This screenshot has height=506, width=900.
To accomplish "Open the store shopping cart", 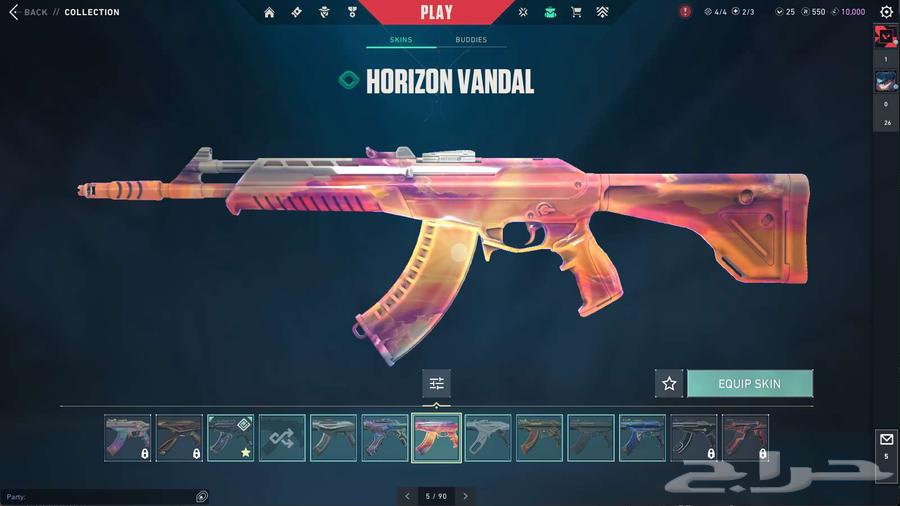I will [576, 13].
